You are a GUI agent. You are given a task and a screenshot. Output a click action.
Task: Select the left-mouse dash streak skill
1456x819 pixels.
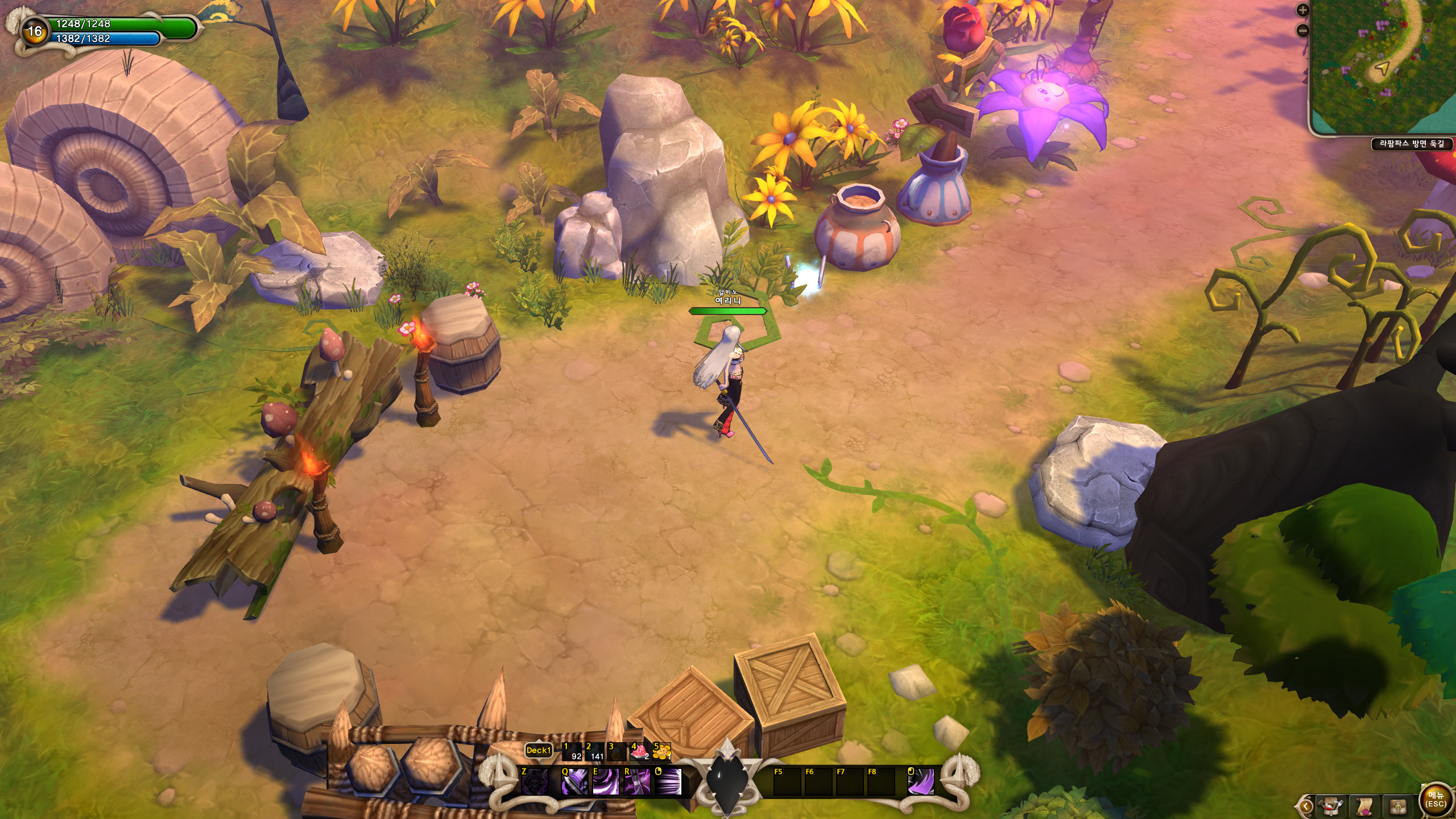click(668, 781)
